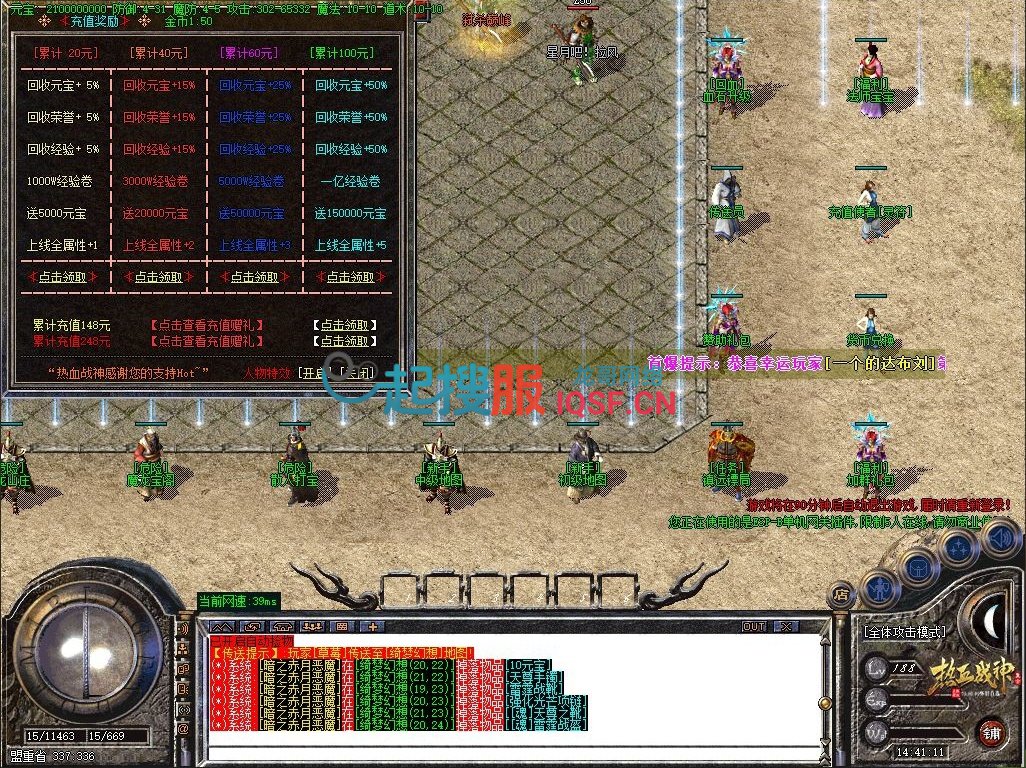The width and height of the screenshot is (1026, 768).
Task: Claim the 累计20元 recharge reward
Action: [63, 277]
